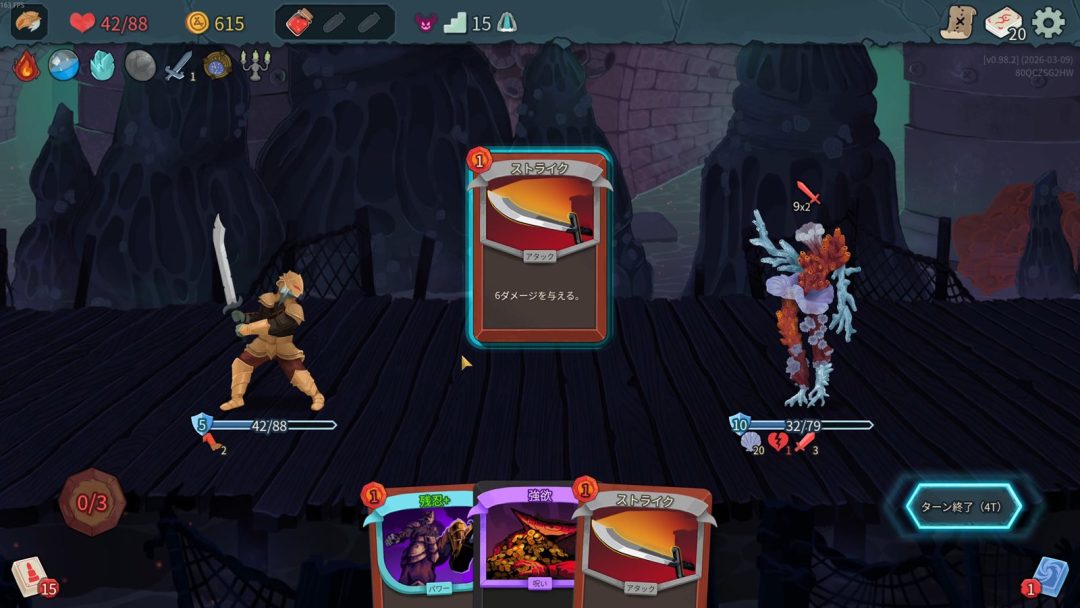
Task: Inspect the flame relic icon
Action: click(26, 66)
